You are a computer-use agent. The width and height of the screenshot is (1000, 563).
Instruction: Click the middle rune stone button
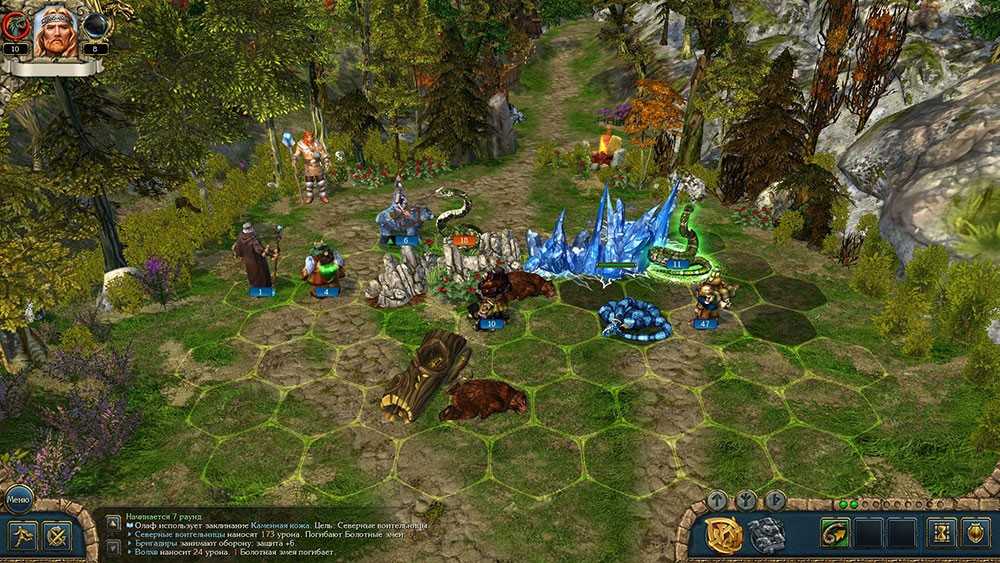tap(746, 500)
